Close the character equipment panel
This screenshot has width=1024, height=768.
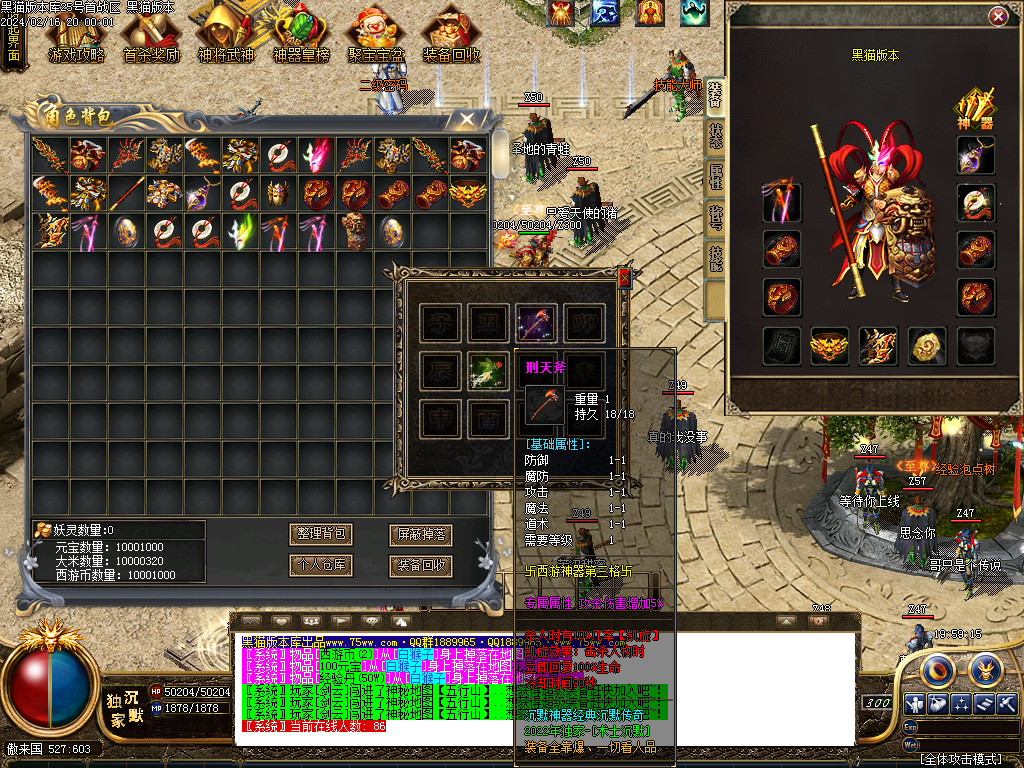[997, 17]
